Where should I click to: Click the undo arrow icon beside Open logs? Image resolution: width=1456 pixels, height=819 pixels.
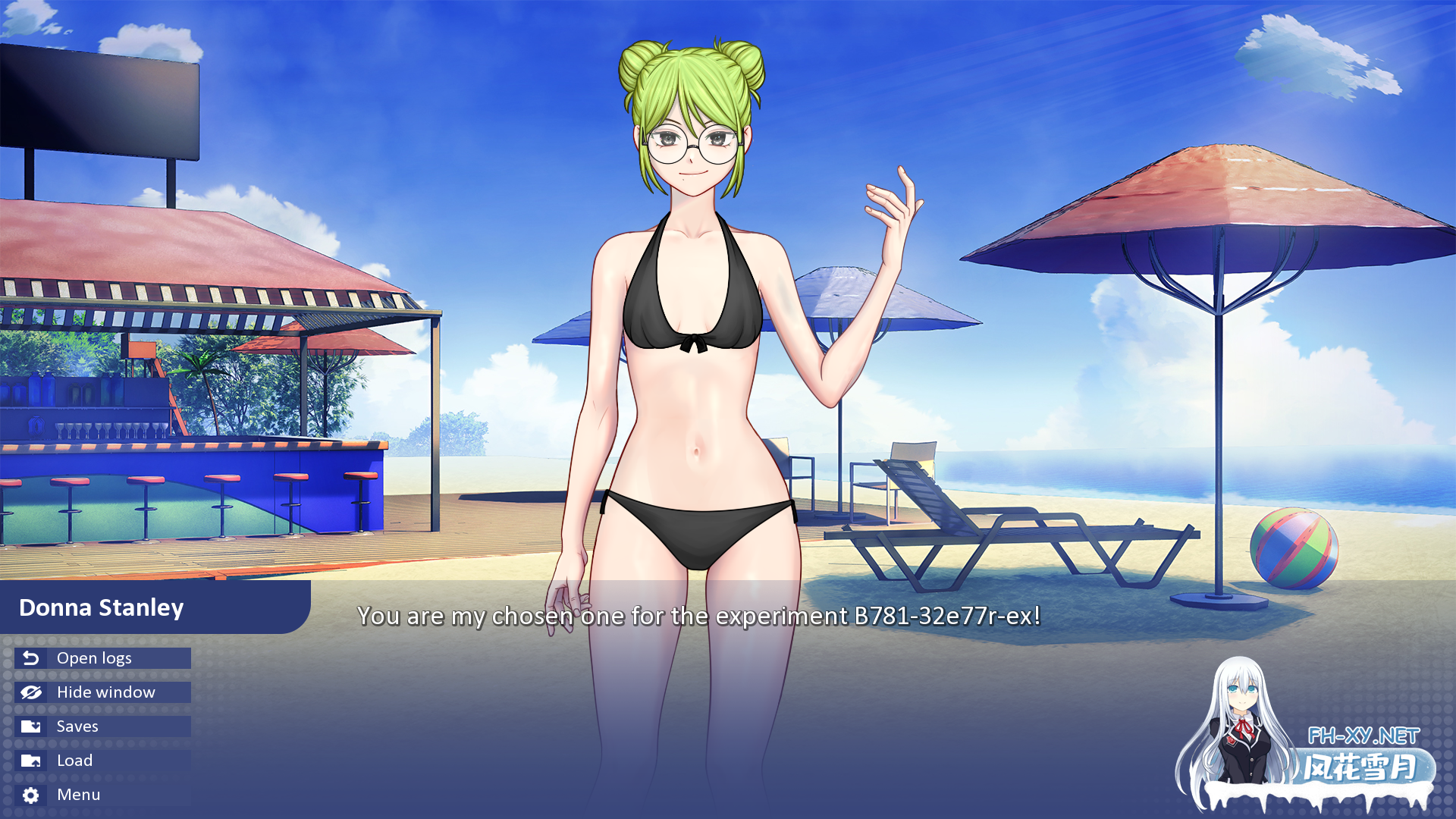tap(30, 658)
